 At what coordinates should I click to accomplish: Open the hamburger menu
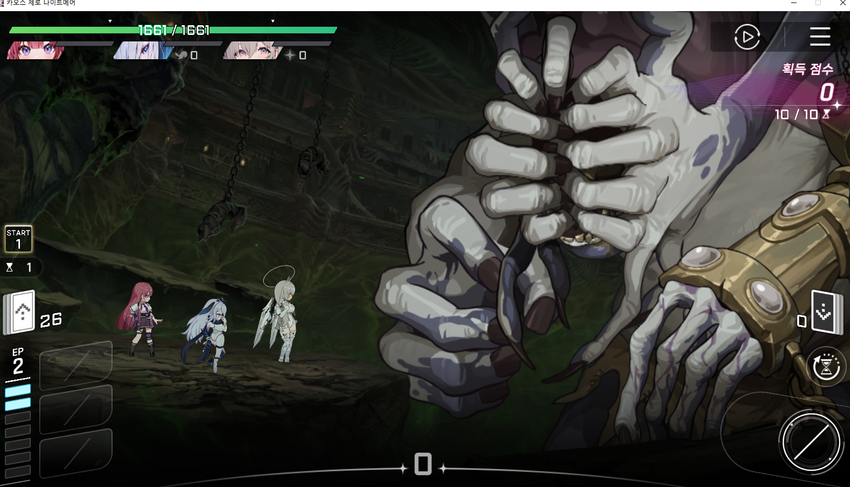(820, 37)
